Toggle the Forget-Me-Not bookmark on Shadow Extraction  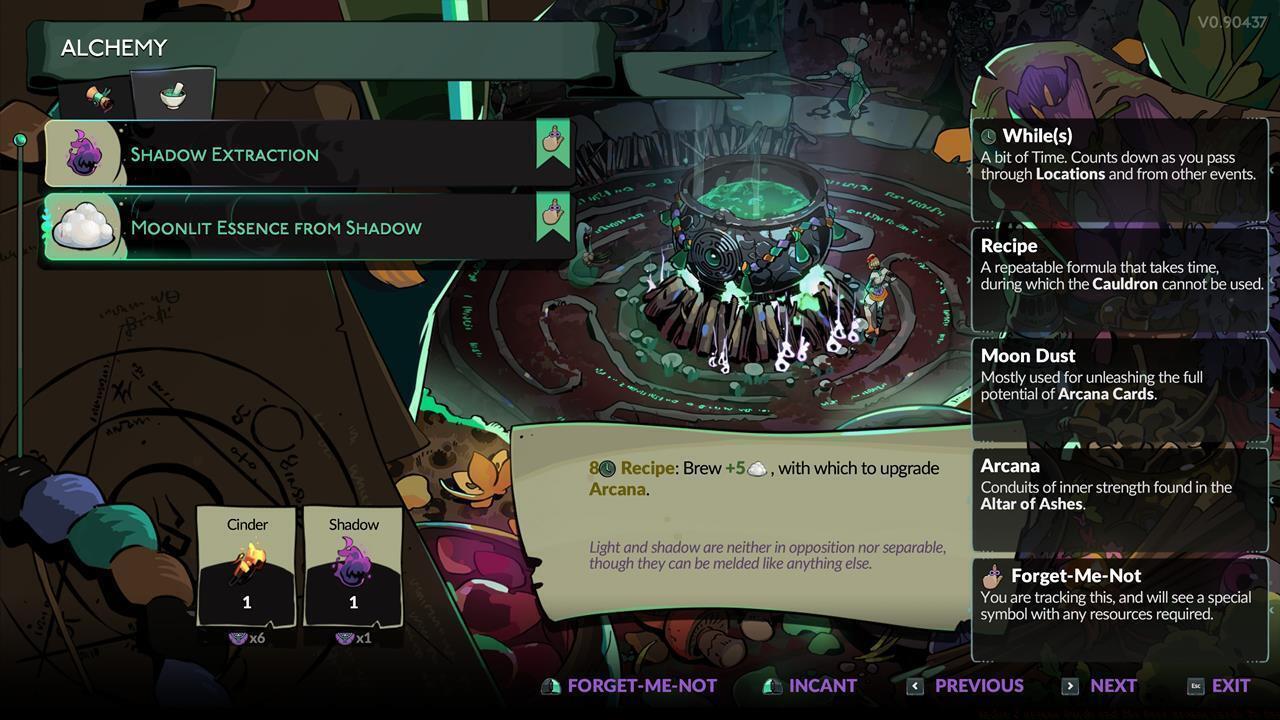click(x=553, y=146)
